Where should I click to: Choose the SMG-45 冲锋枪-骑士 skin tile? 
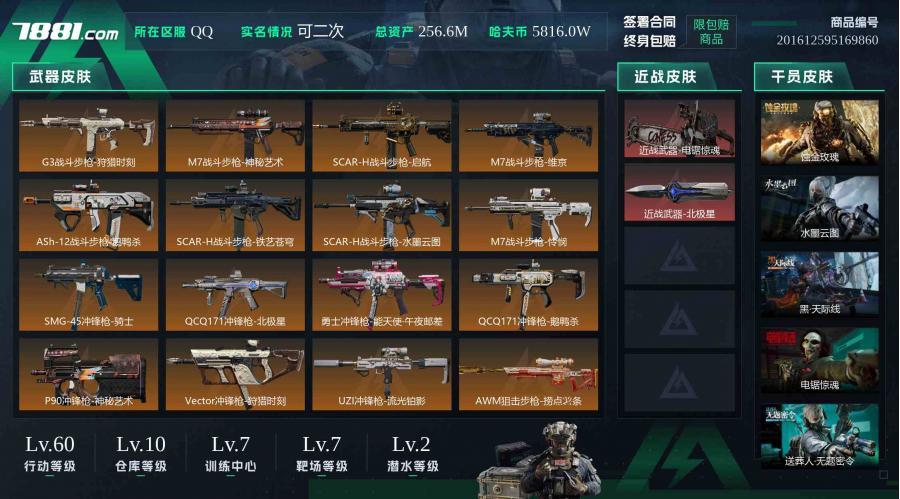click(88, 294)
